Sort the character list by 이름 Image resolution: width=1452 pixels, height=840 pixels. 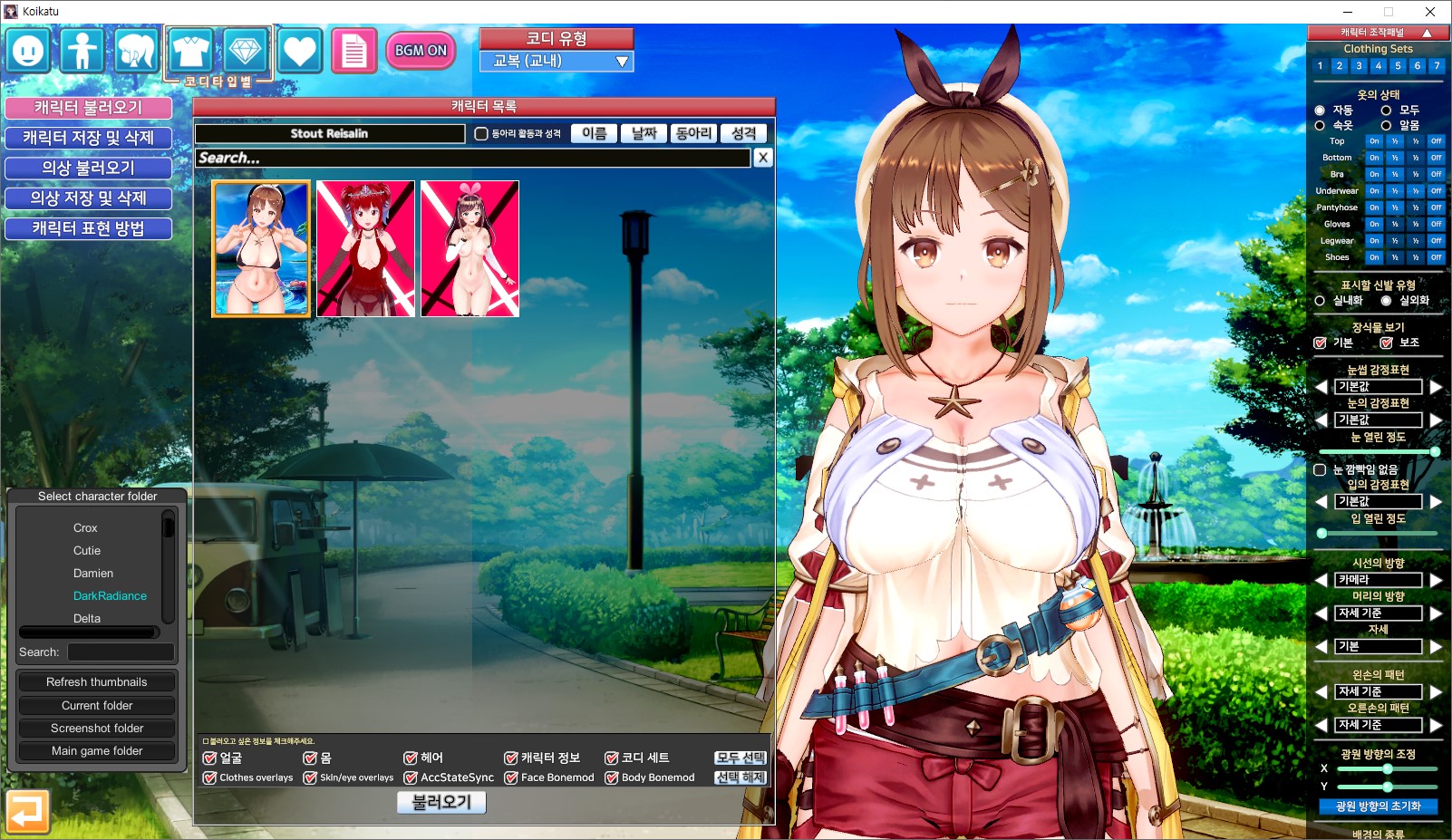[x=594, y=133]
